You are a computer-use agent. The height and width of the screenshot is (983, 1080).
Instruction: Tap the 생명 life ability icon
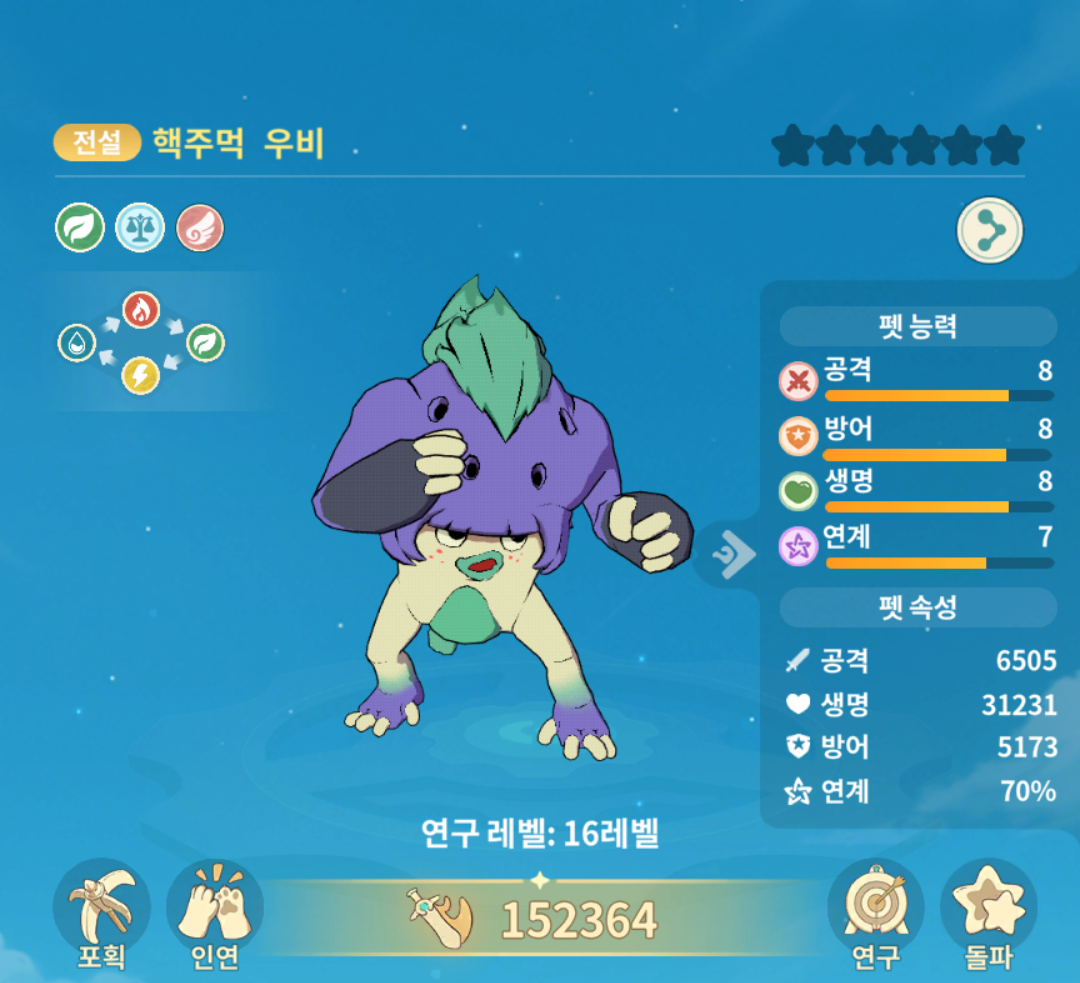click(x=798, y=491)
